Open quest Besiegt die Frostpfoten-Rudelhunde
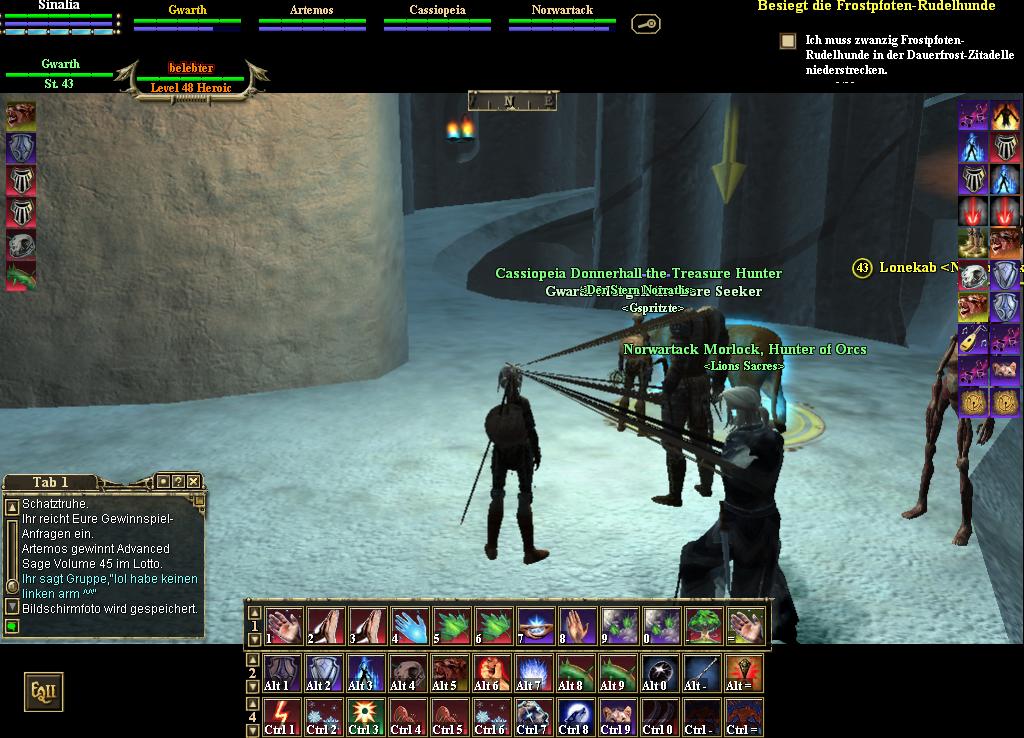The image size is (1024, 738). (876, 6)
